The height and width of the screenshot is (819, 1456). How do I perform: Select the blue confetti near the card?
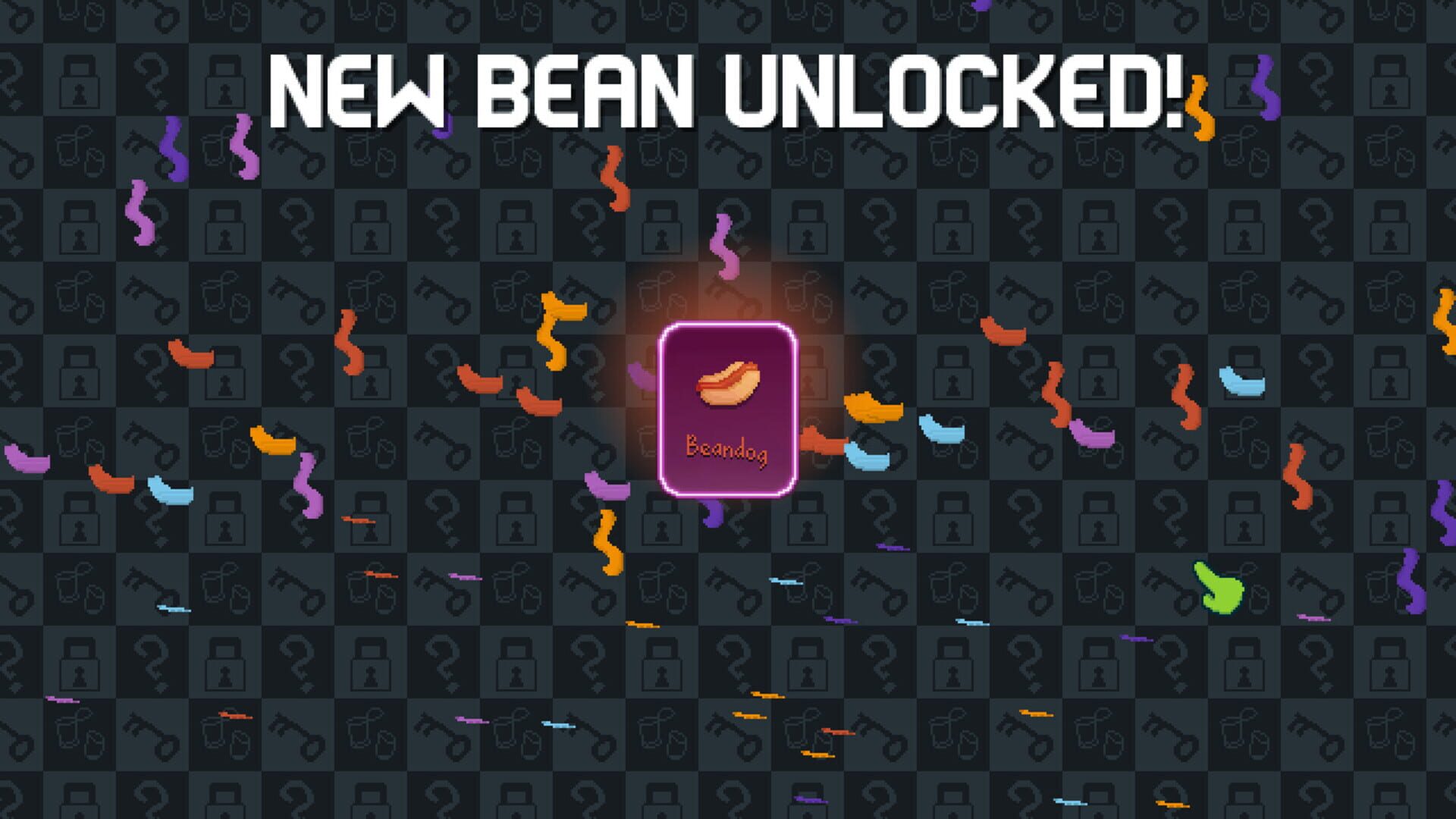point(868,455)
